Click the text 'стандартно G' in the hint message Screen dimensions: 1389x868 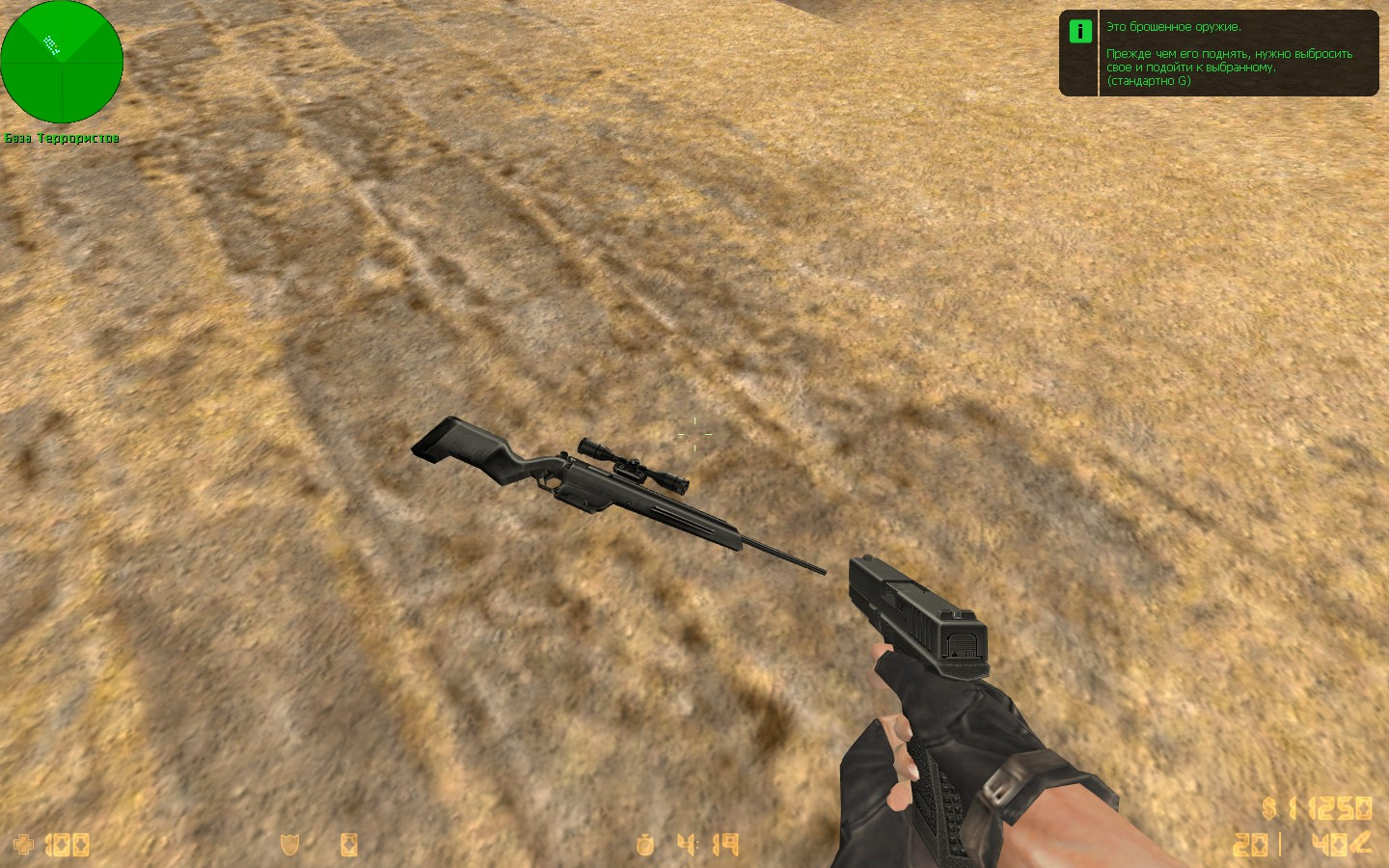point(1148,82)
